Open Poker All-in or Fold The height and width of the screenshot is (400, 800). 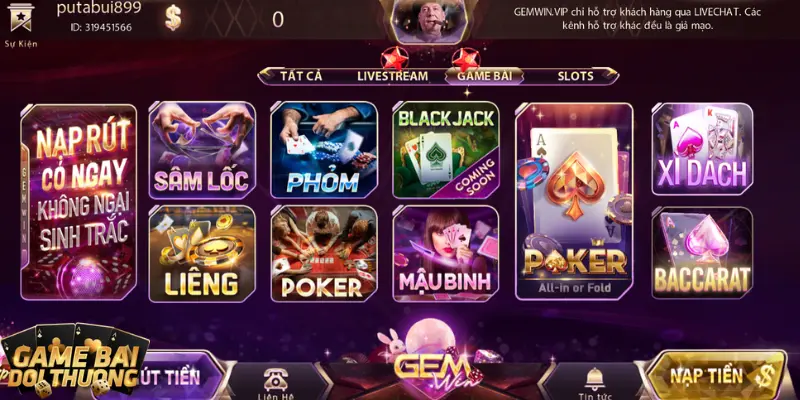point(574,200)
